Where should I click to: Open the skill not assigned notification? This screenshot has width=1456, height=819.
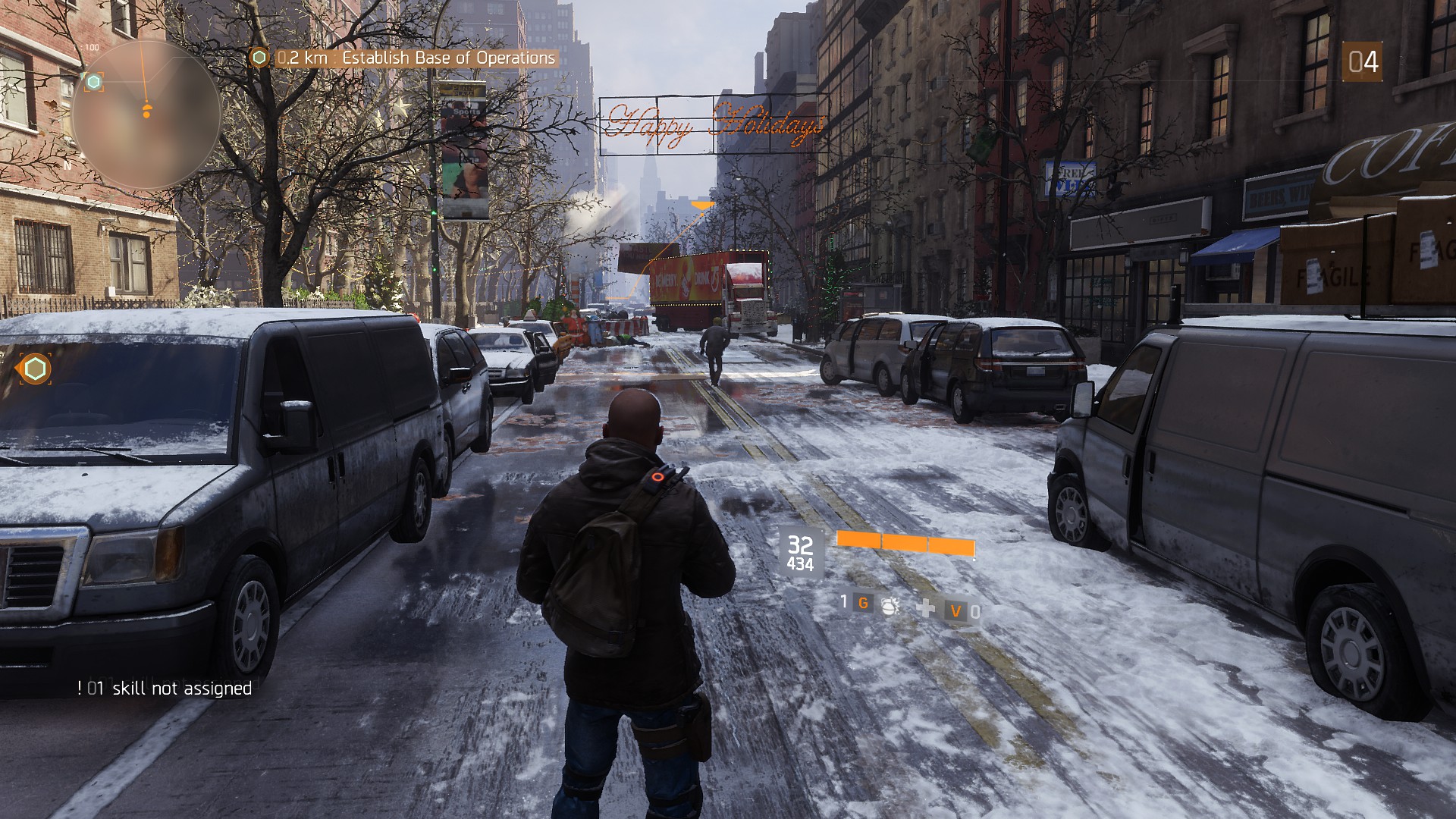tap(165, 689)
